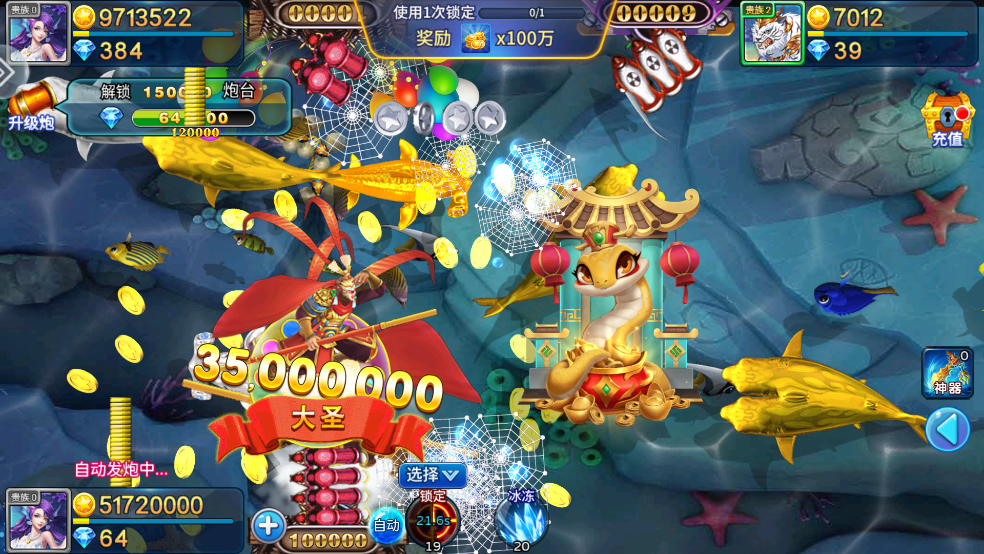This screenshot has height=554, width=984.
Task: Open the top-left purple-haired player avatar
Action: coord(38,31)
